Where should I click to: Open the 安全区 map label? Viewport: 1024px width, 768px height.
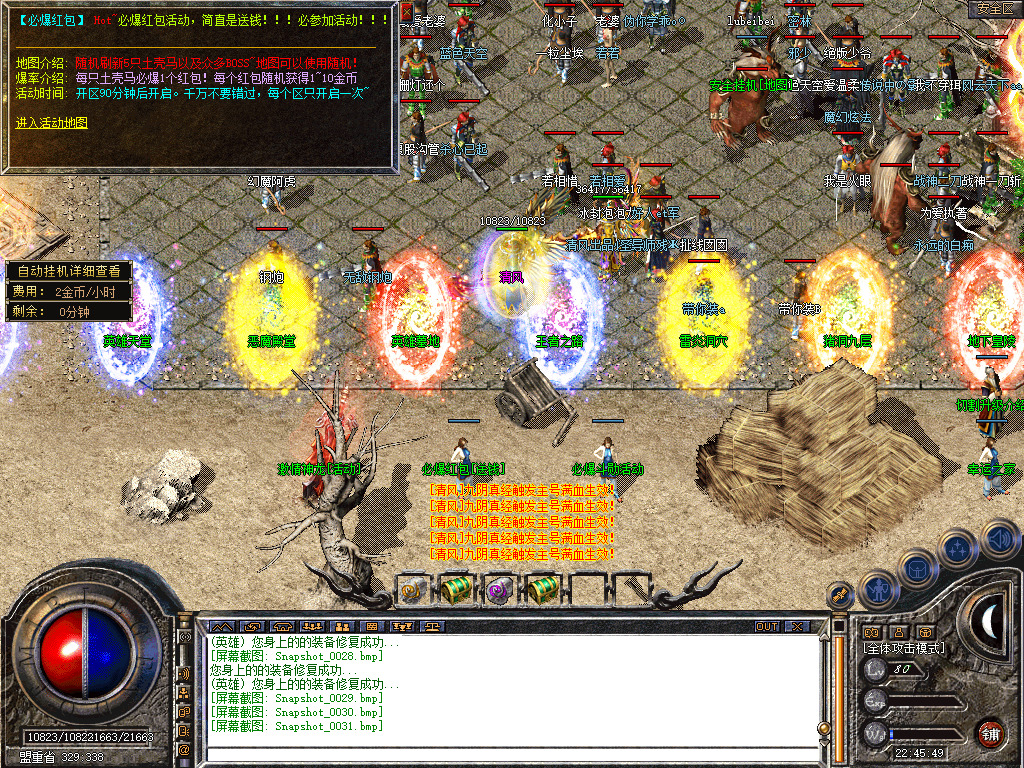[x=994, y=8]
